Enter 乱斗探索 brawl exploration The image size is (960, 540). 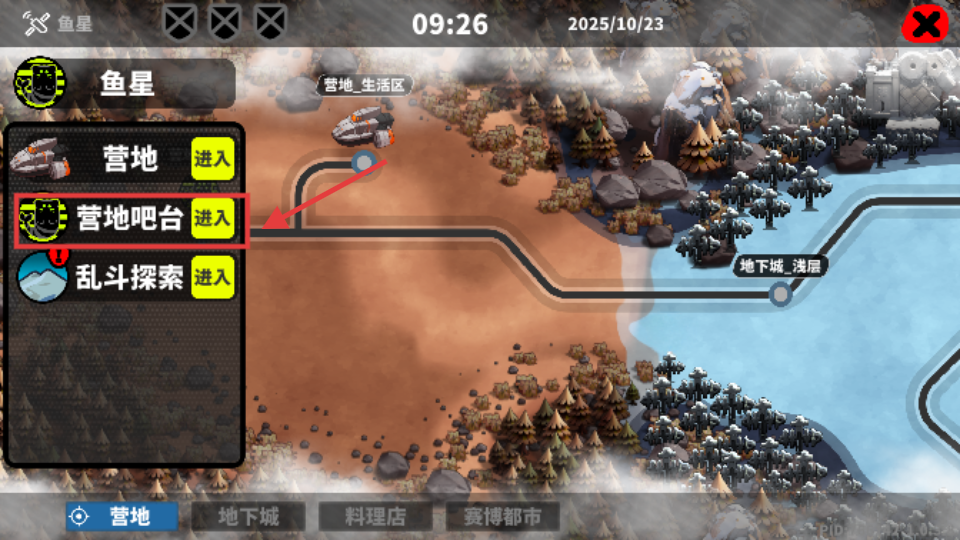[x=212, y=277]
